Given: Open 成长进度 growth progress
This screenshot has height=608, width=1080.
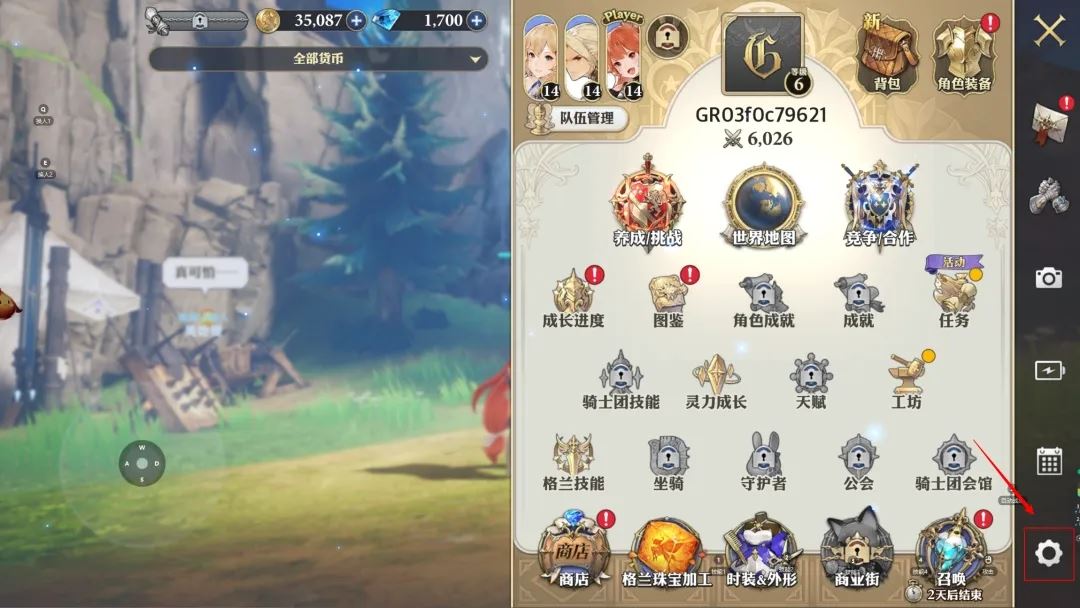Looking at the screenshot, I should (574, 298).
